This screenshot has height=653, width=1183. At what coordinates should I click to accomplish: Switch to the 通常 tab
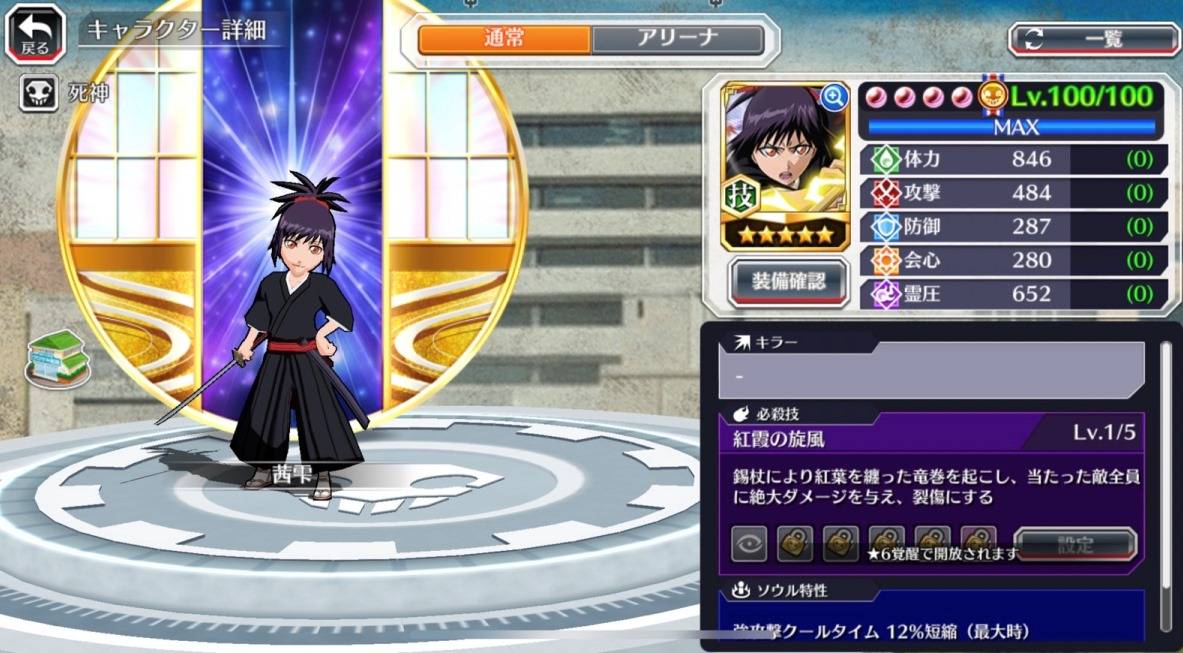(x=504, y=40)
